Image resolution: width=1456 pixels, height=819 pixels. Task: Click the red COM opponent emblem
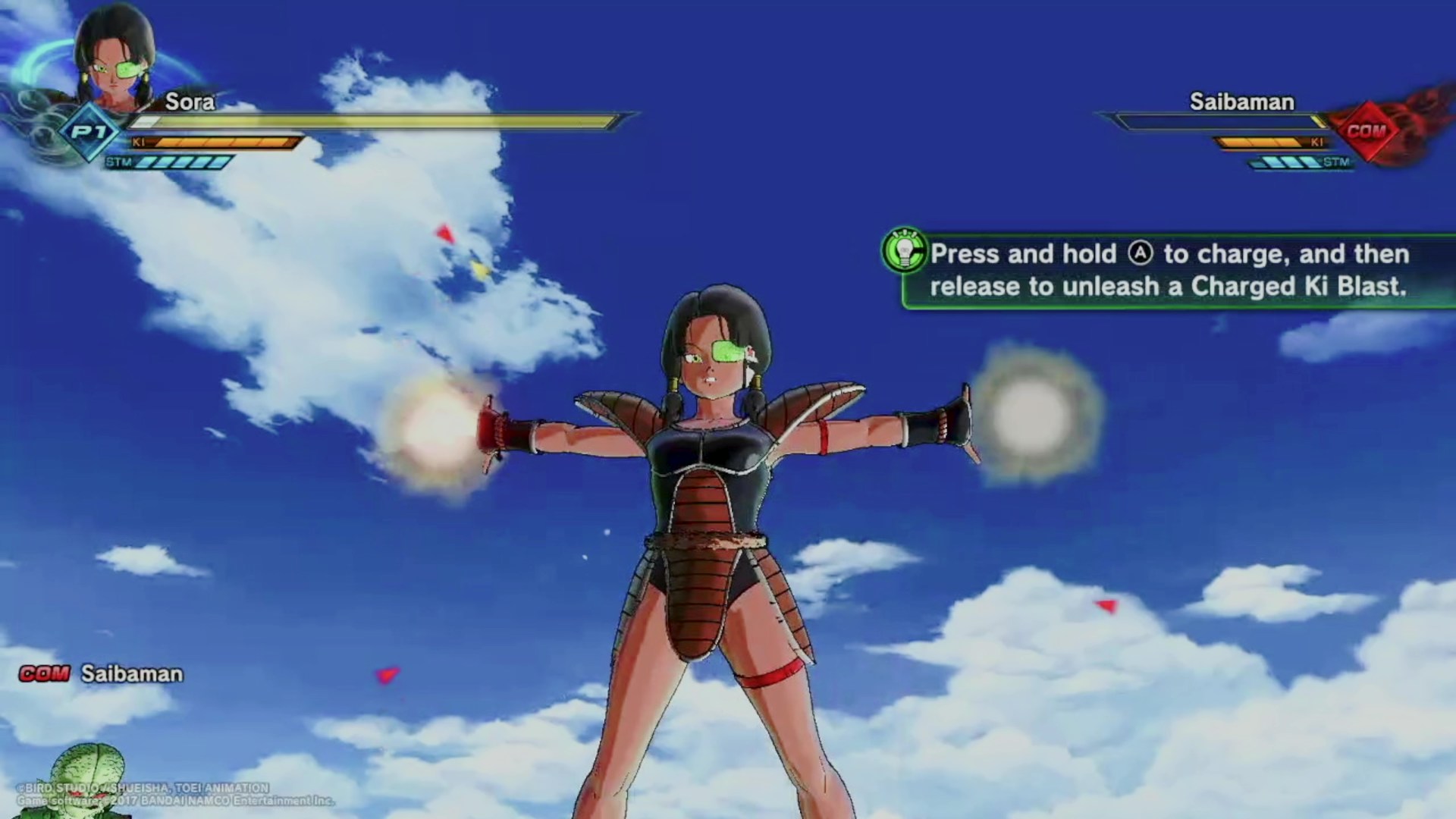[1366, 130]
